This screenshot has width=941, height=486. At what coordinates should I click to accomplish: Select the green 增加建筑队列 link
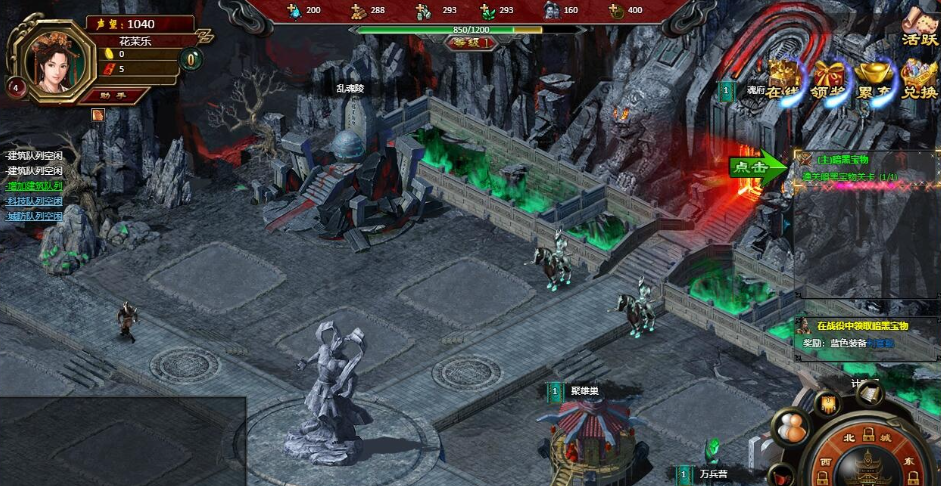tap(35, 186)
